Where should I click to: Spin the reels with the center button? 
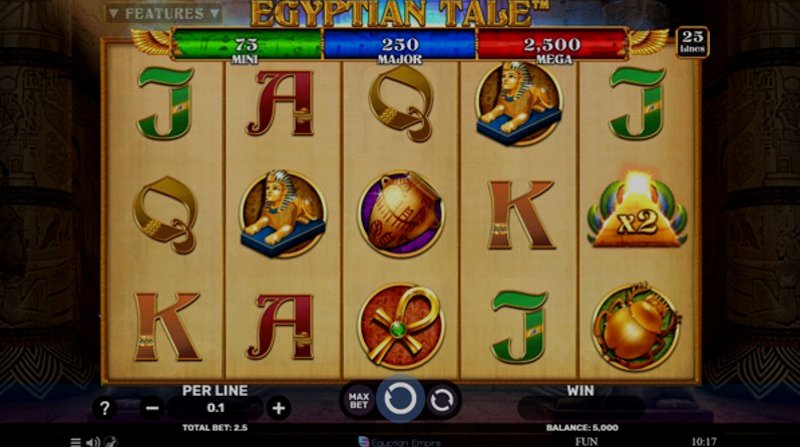point(400,399)
